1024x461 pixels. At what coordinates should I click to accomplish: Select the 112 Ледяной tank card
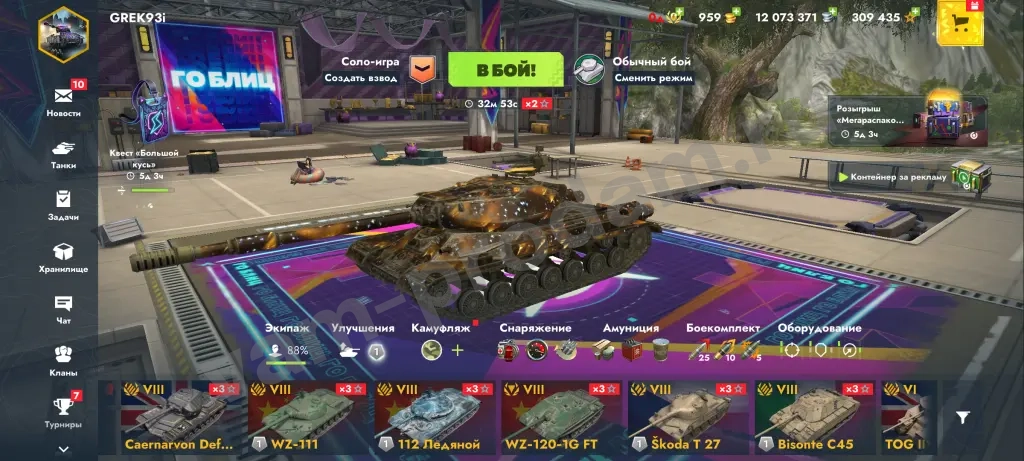point(435,417)
